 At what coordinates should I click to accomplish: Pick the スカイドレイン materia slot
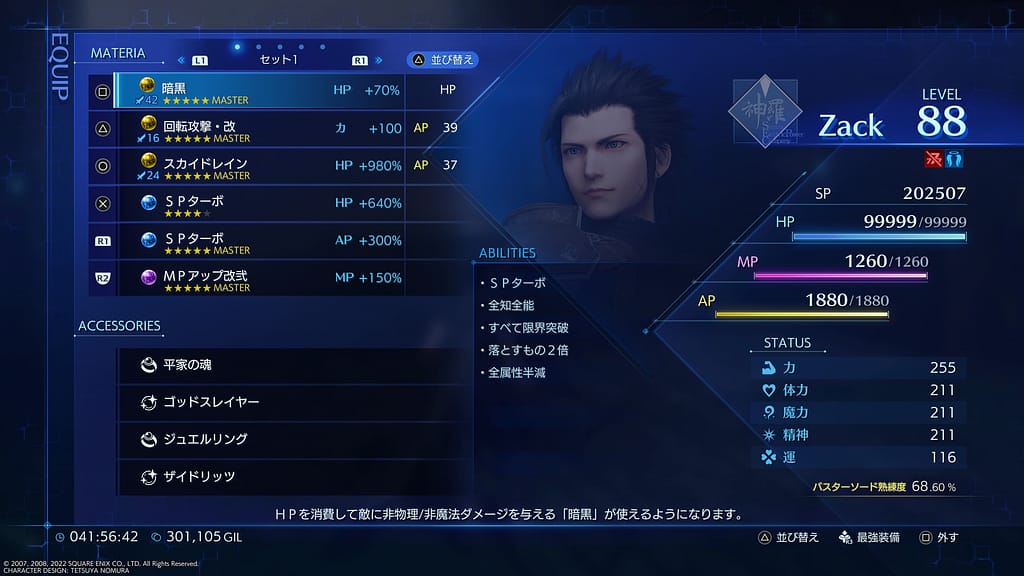pos(258,165)
